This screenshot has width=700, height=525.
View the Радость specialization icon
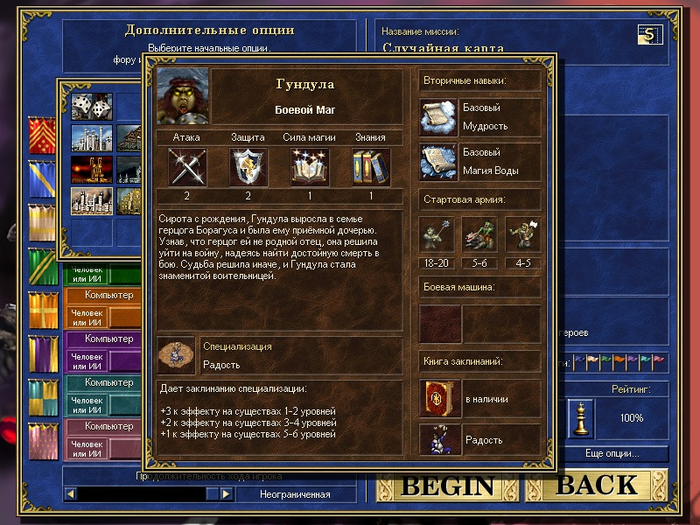point(178,357)
